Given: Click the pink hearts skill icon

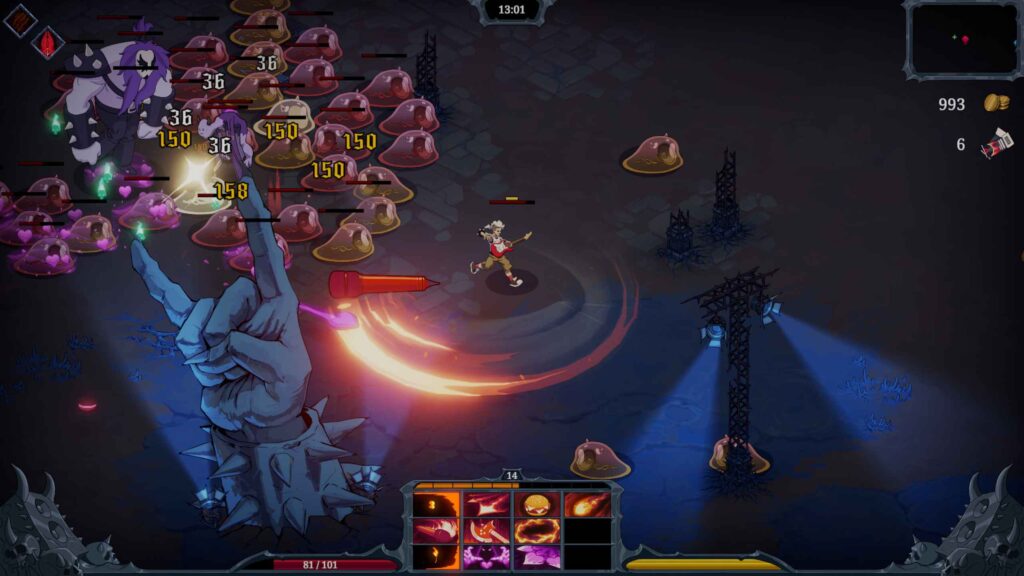Looking at the screenshot, I should [537, 557].
